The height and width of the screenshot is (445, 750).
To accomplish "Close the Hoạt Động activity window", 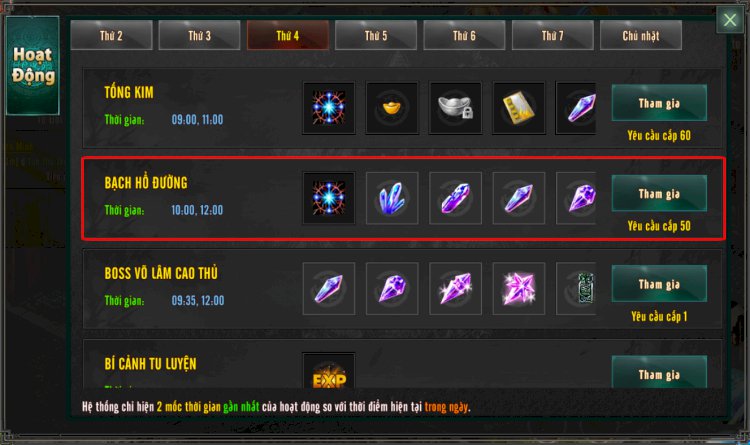I will click(x=730, y=19).
